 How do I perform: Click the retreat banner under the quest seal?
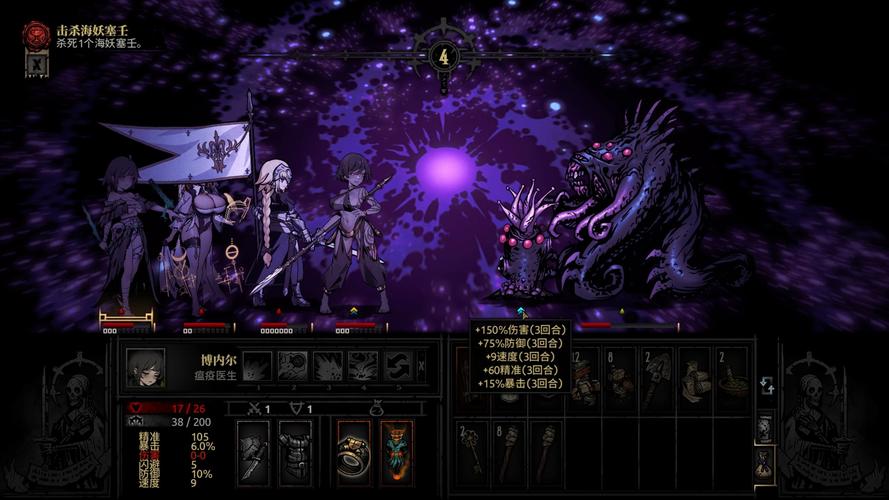point(36,65)
